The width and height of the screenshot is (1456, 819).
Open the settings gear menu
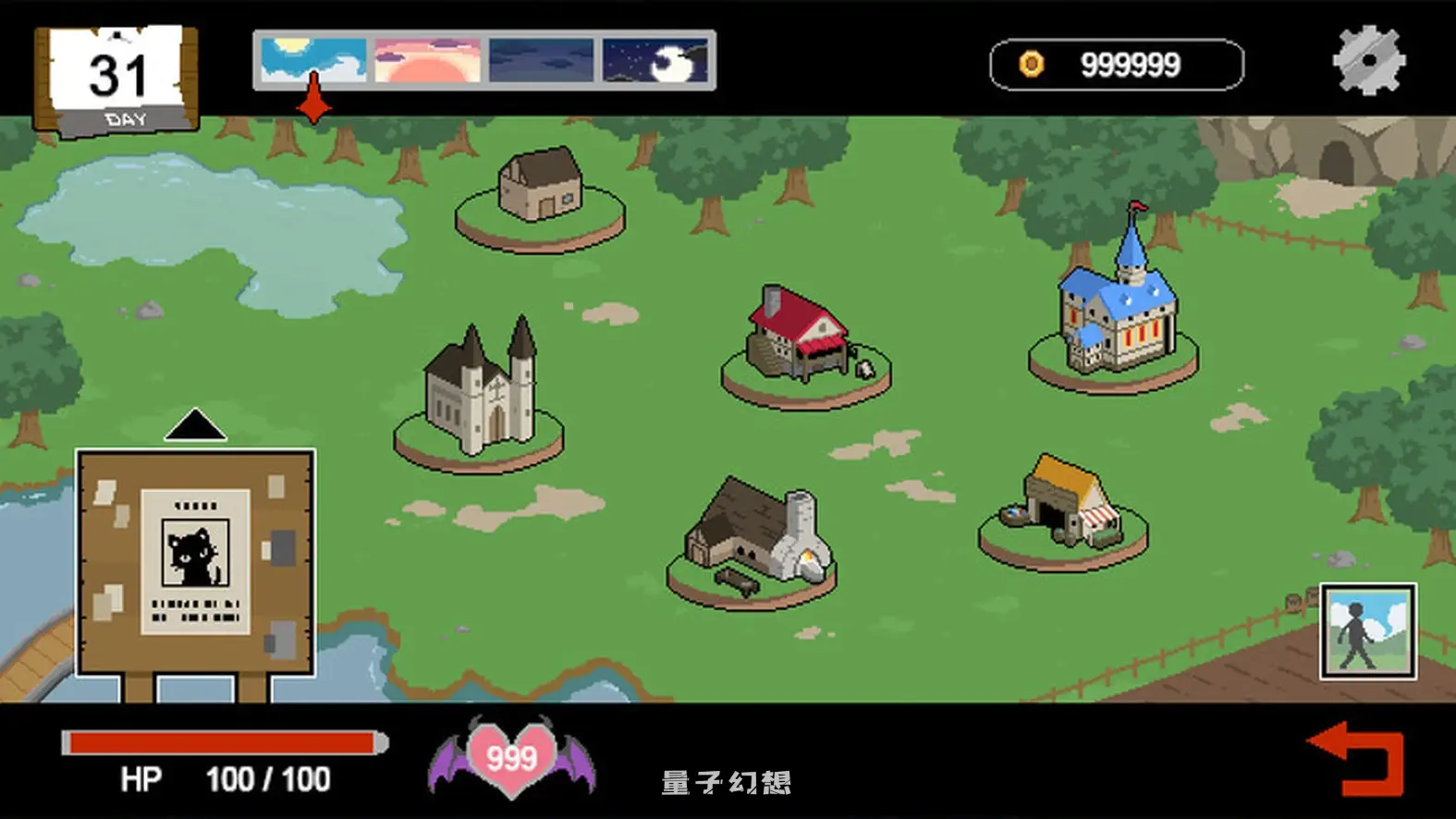(1370, 60)
